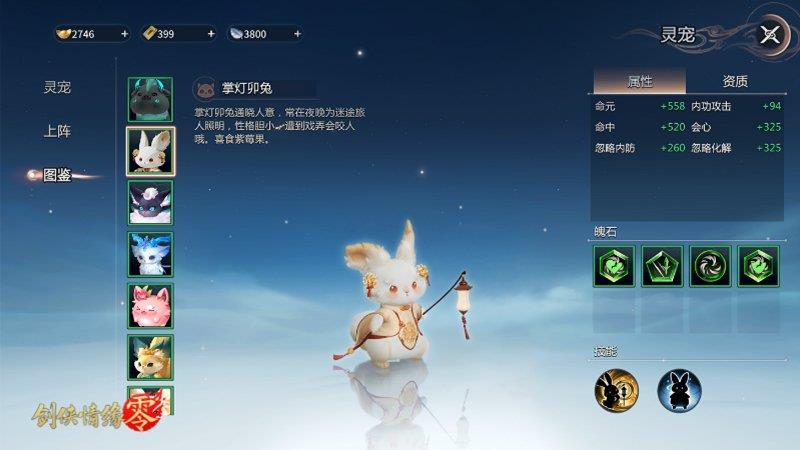Image resolution: width=800 pixels, height=450 pixels.
Task: Select the 灵宠 menu entry on the left
Action: (x=57, y=87)
